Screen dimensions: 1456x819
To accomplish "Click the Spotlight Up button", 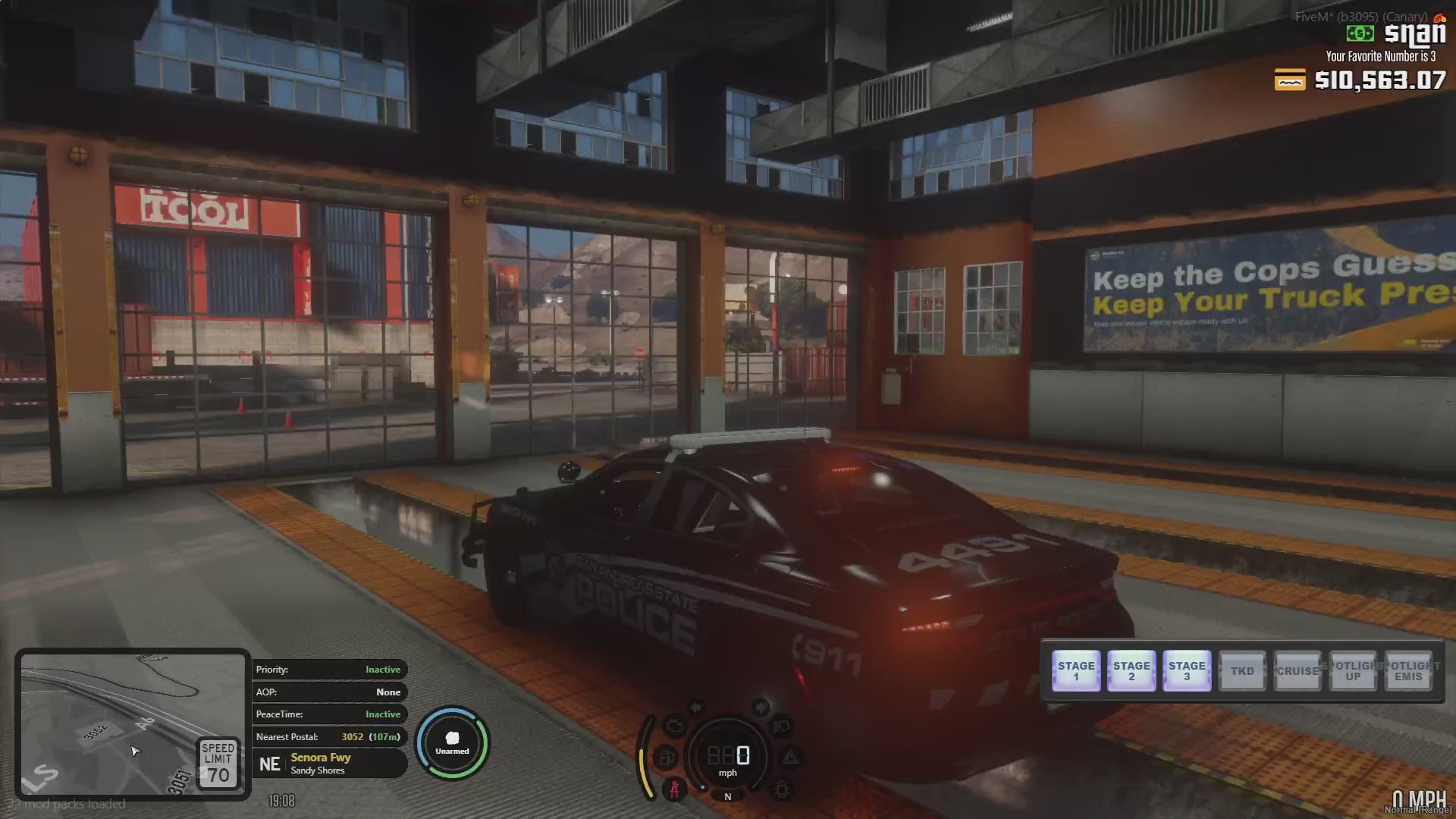I will point(1353,670).
